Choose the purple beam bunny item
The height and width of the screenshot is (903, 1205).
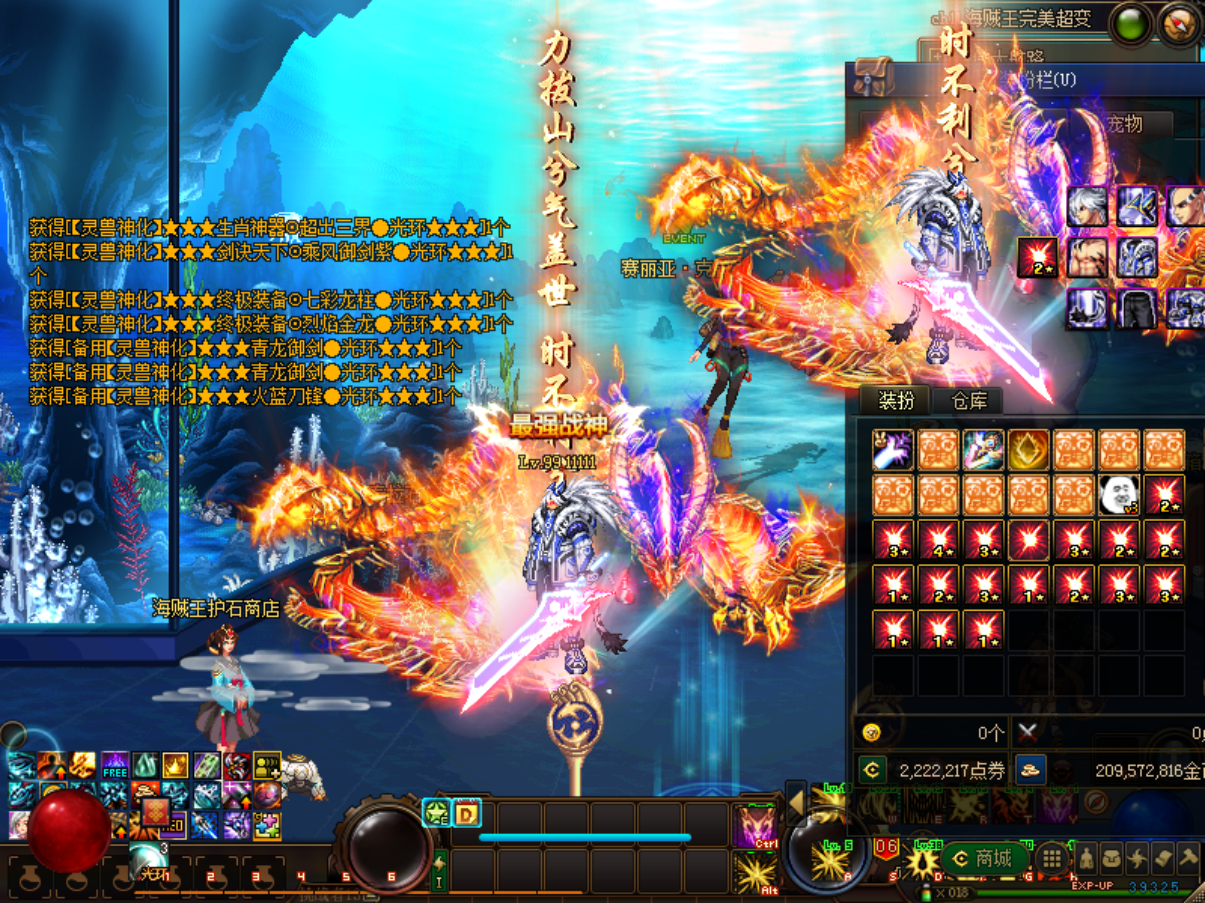coord(893,450)
